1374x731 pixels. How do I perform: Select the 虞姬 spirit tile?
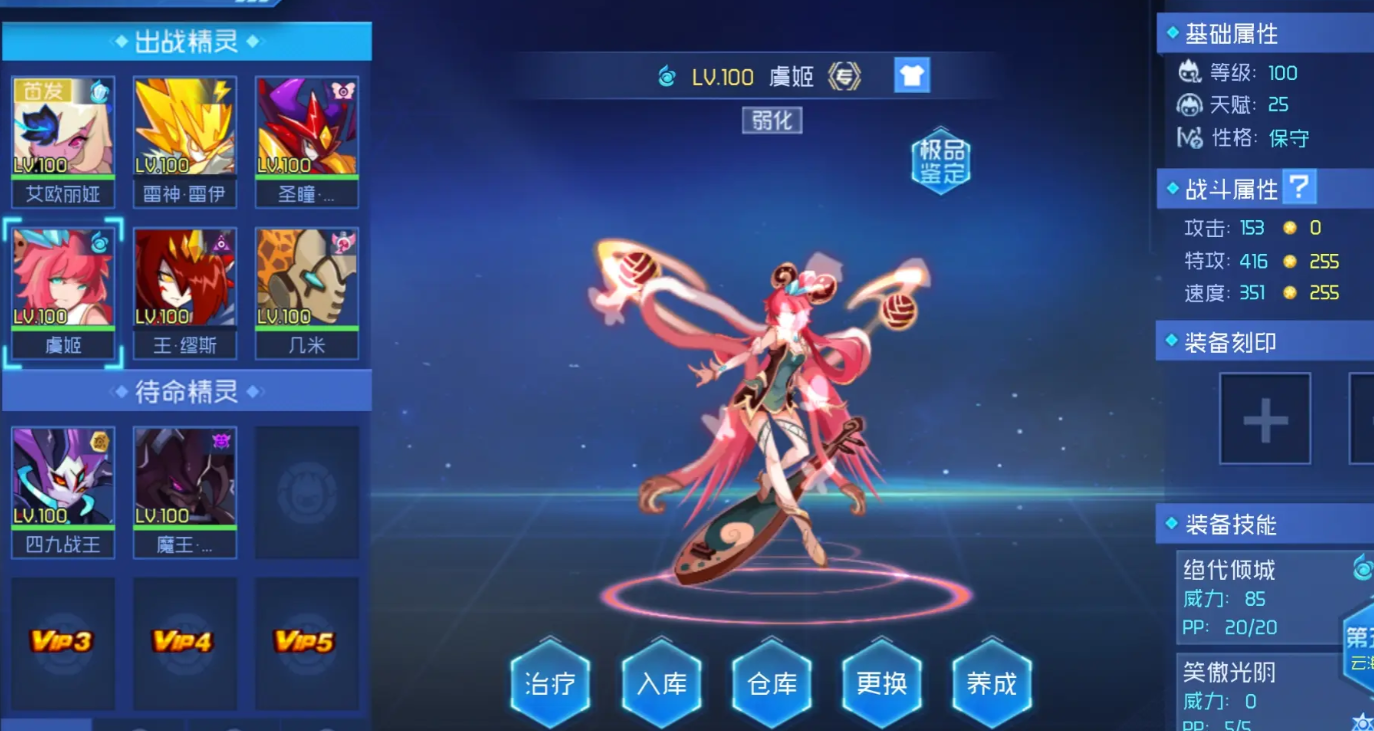(x=63, y=280)
